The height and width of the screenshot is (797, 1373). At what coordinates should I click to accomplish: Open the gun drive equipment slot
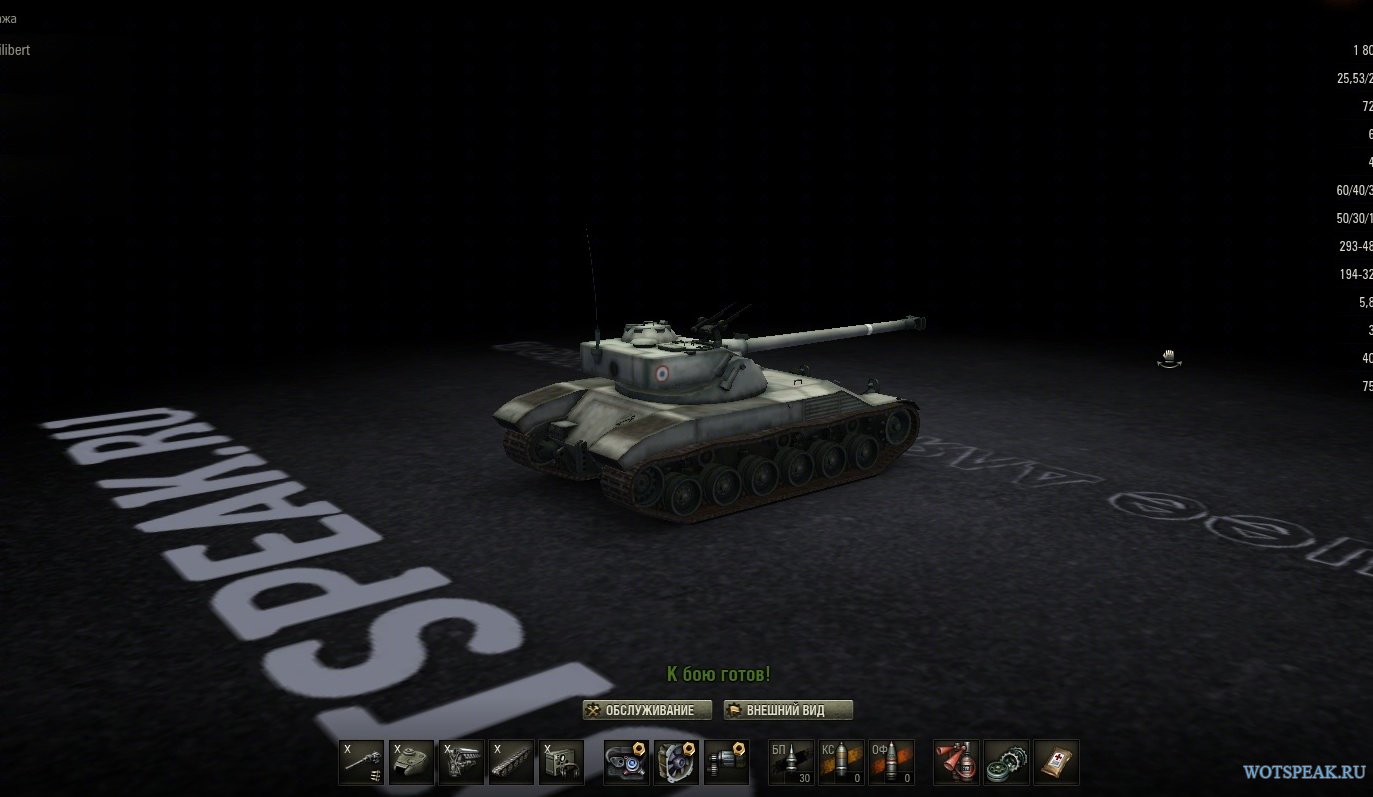pos(727,762)
